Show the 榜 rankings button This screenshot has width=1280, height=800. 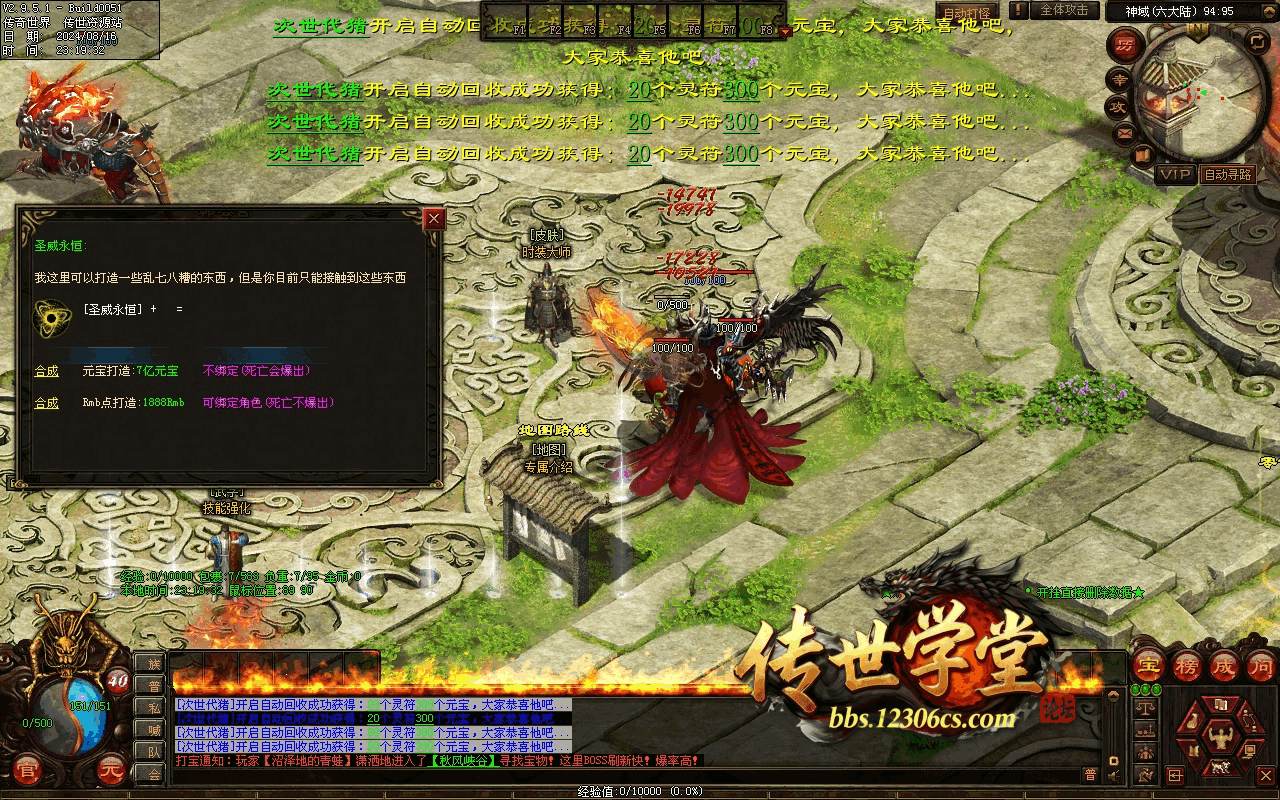(x=1186, y=665)
